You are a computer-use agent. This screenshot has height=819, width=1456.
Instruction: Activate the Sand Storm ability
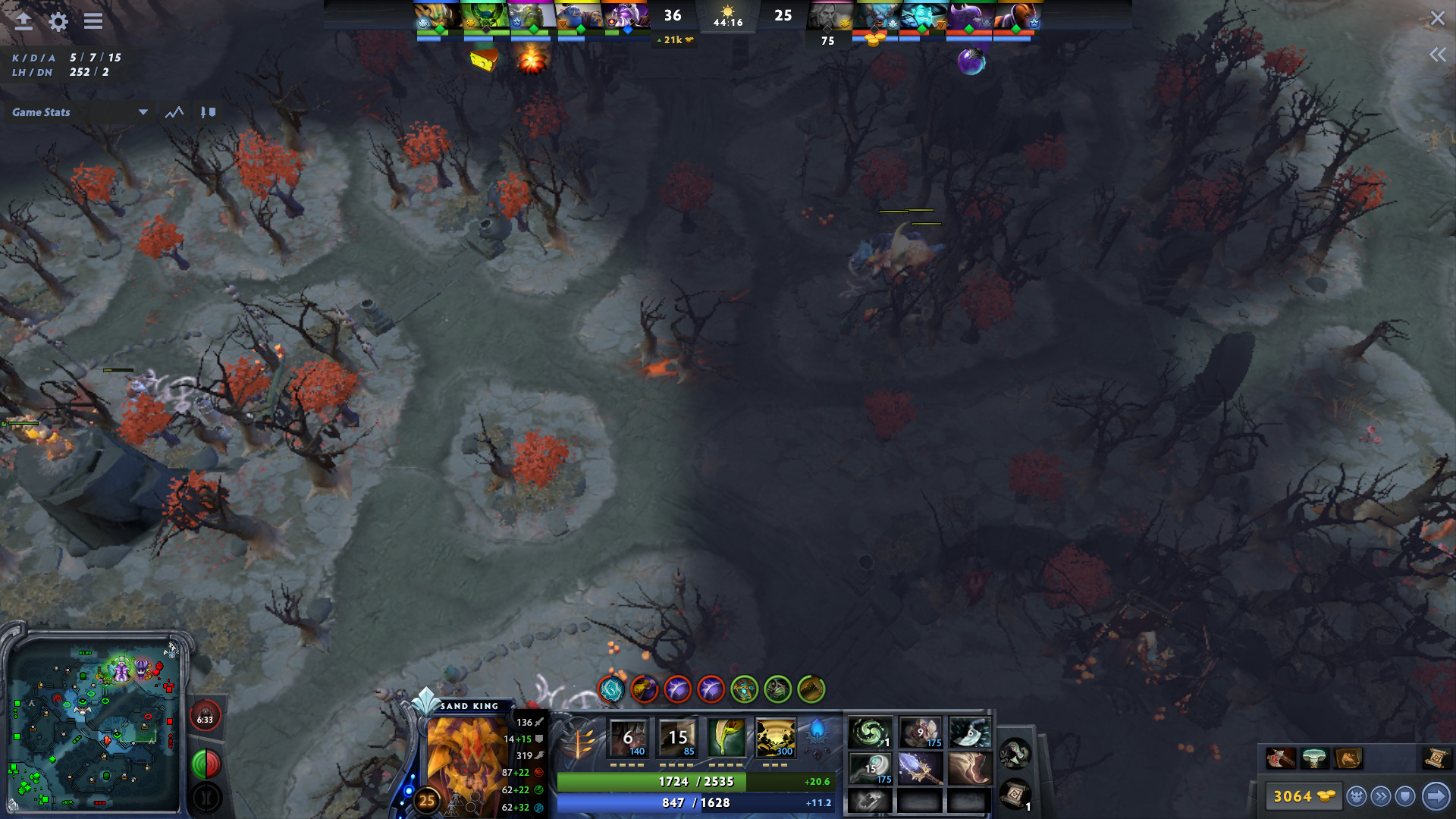pyautogui.click(x=677, y=737)
